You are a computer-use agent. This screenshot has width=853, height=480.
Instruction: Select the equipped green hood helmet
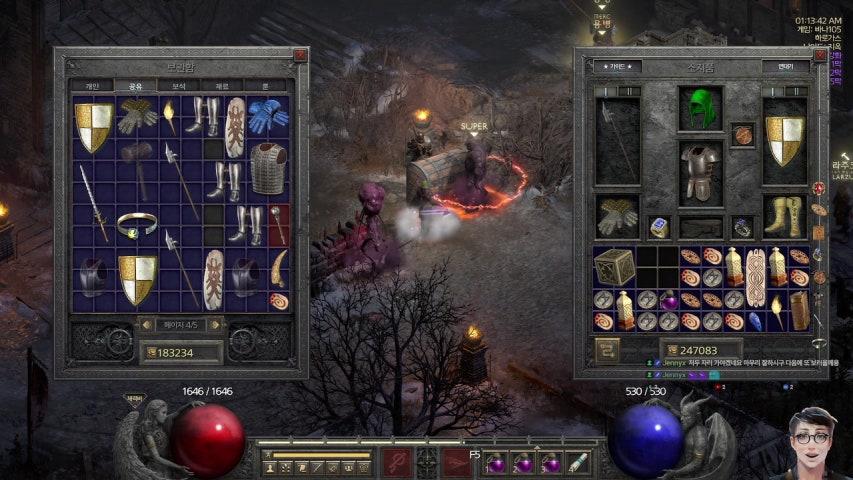[701, 109]
